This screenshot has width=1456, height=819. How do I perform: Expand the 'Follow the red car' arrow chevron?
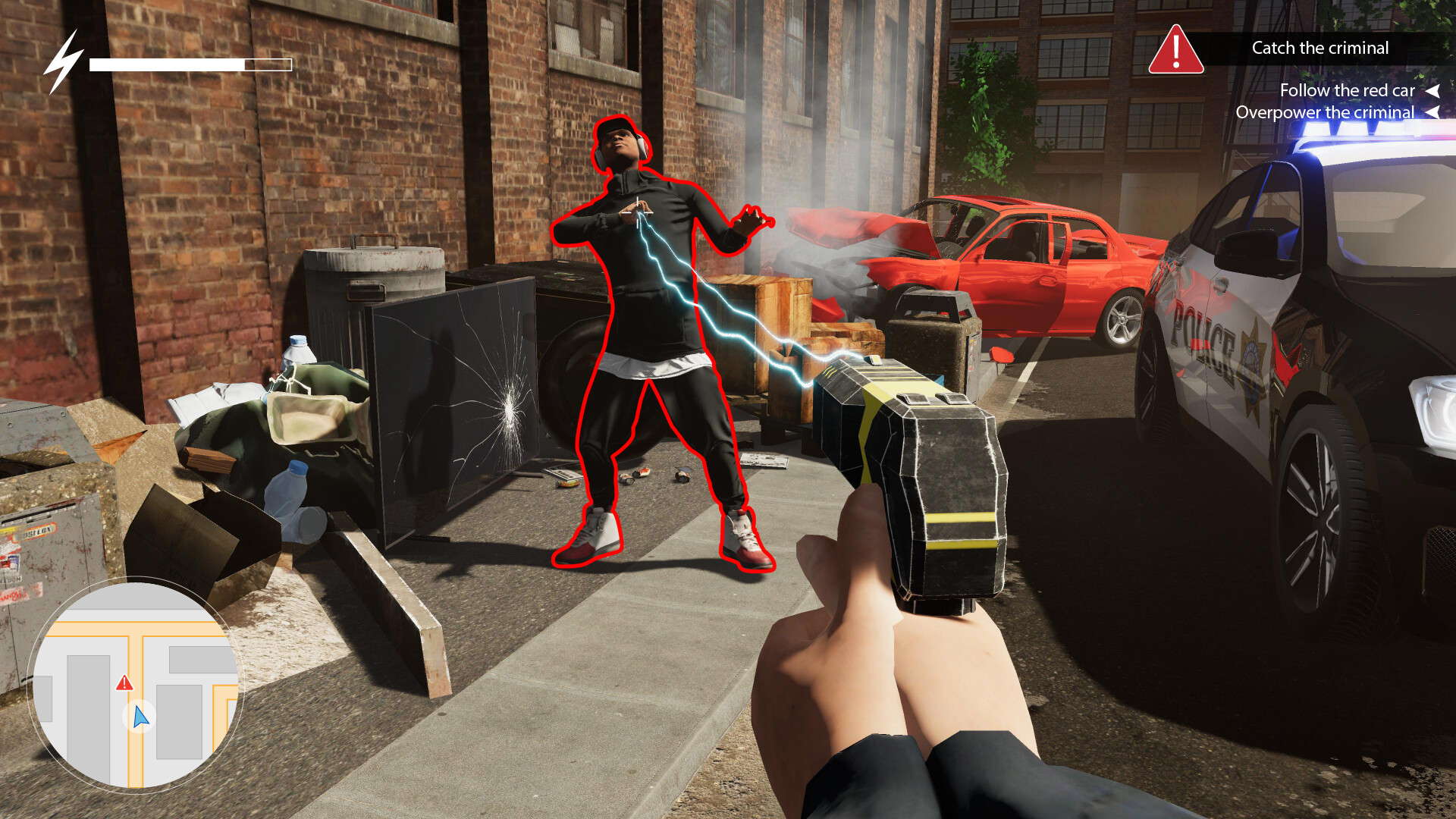click(1434, 90)
